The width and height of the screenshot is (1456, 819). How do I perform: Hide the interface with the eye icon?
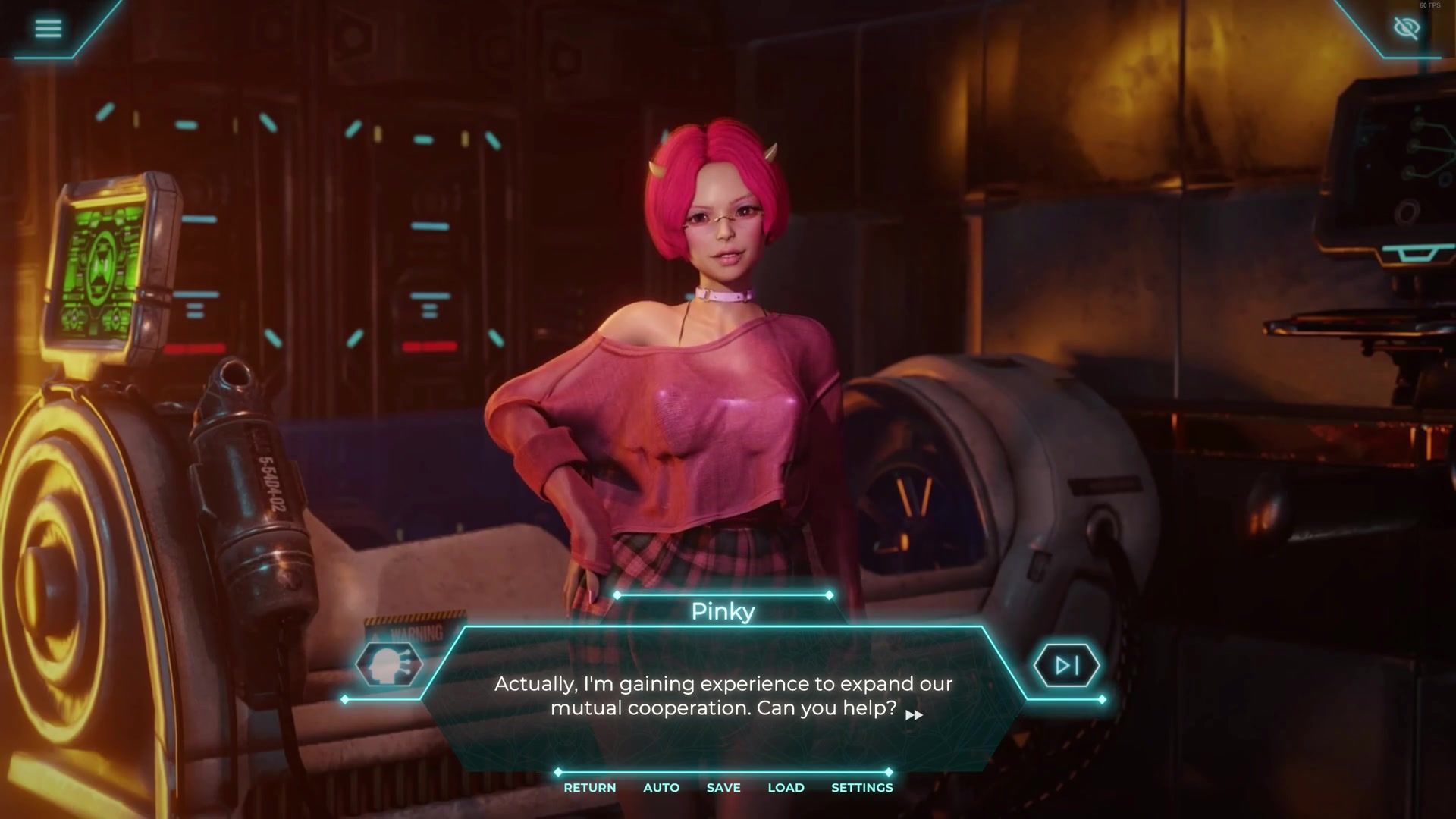1407,28
